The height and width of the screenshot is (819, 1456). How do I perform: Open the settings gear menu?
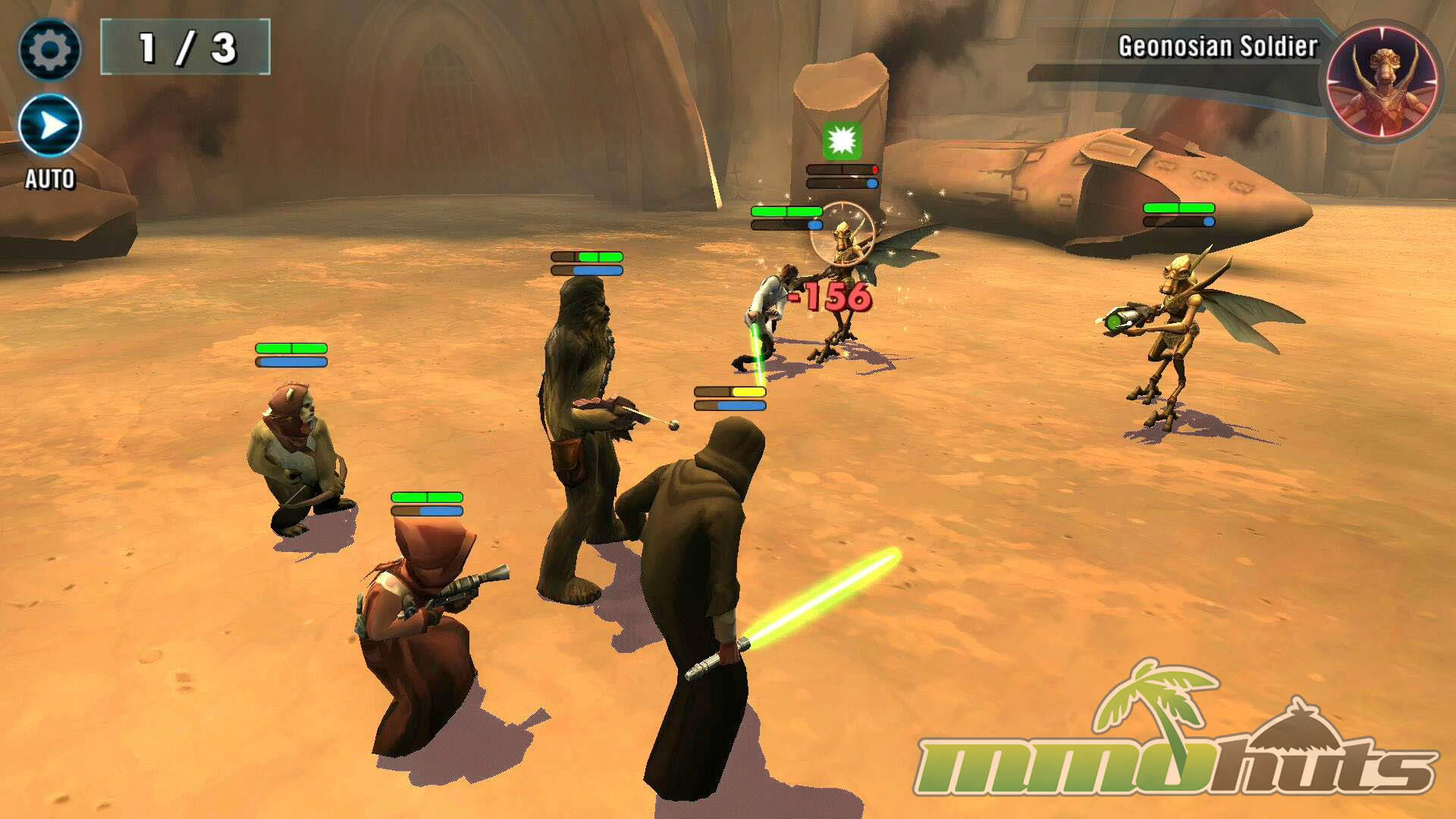(50, 50)
